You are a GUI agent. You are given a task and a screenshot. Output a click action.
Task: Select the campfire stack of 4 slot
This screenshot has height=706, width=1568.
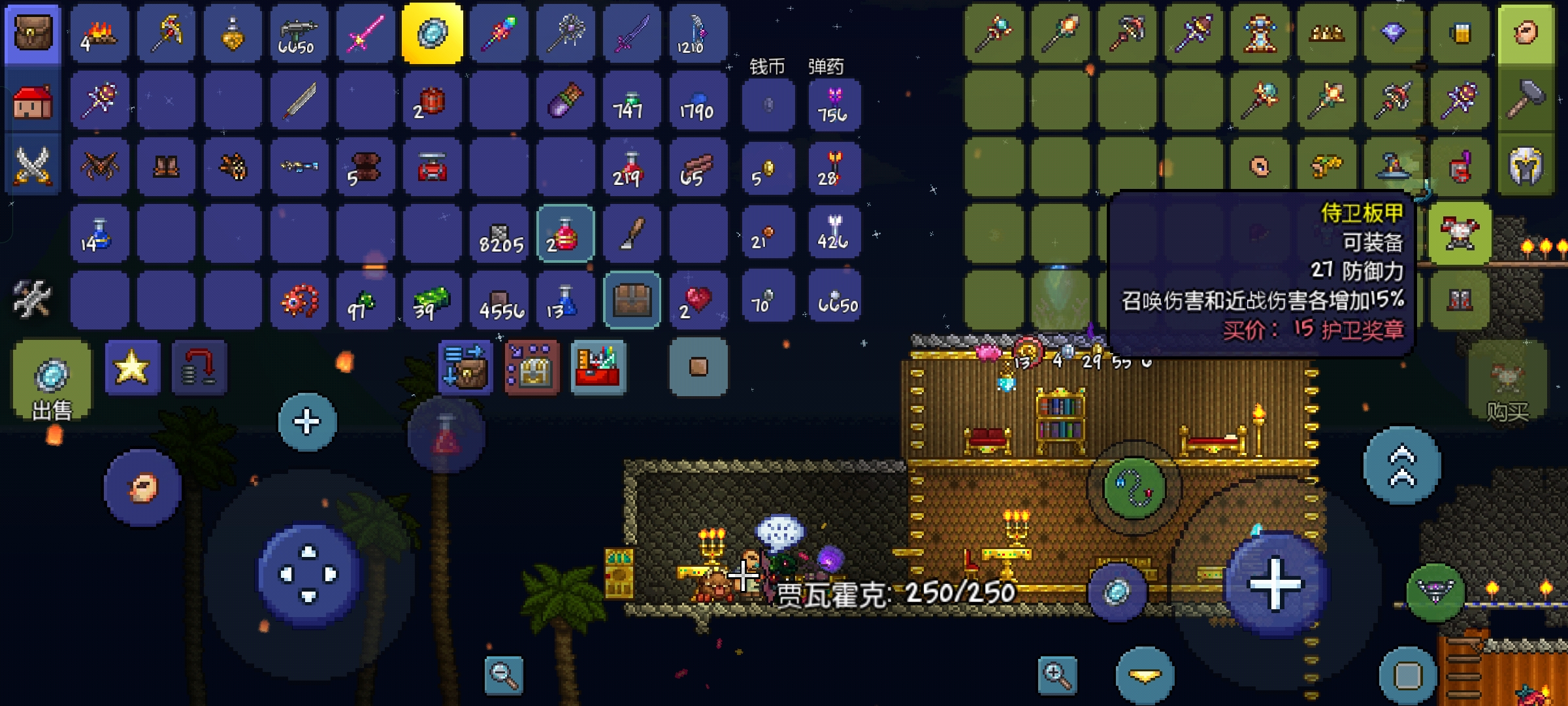[x=100, y=34]
